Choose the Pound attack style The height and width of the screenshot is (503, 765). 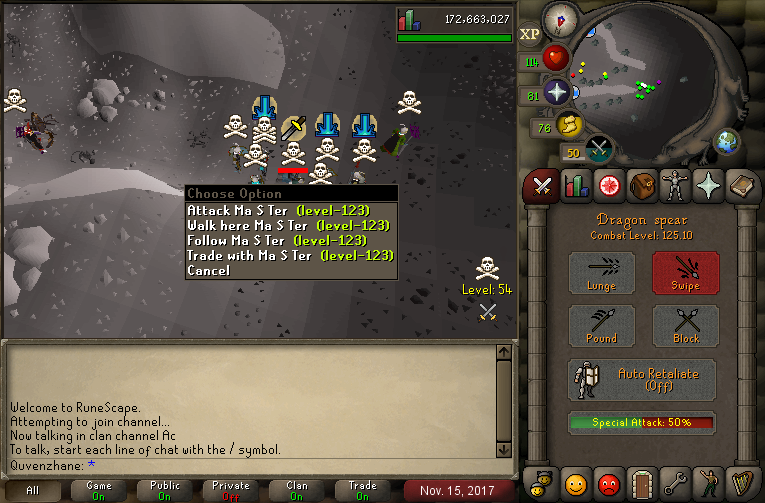(x=602, y=326)
